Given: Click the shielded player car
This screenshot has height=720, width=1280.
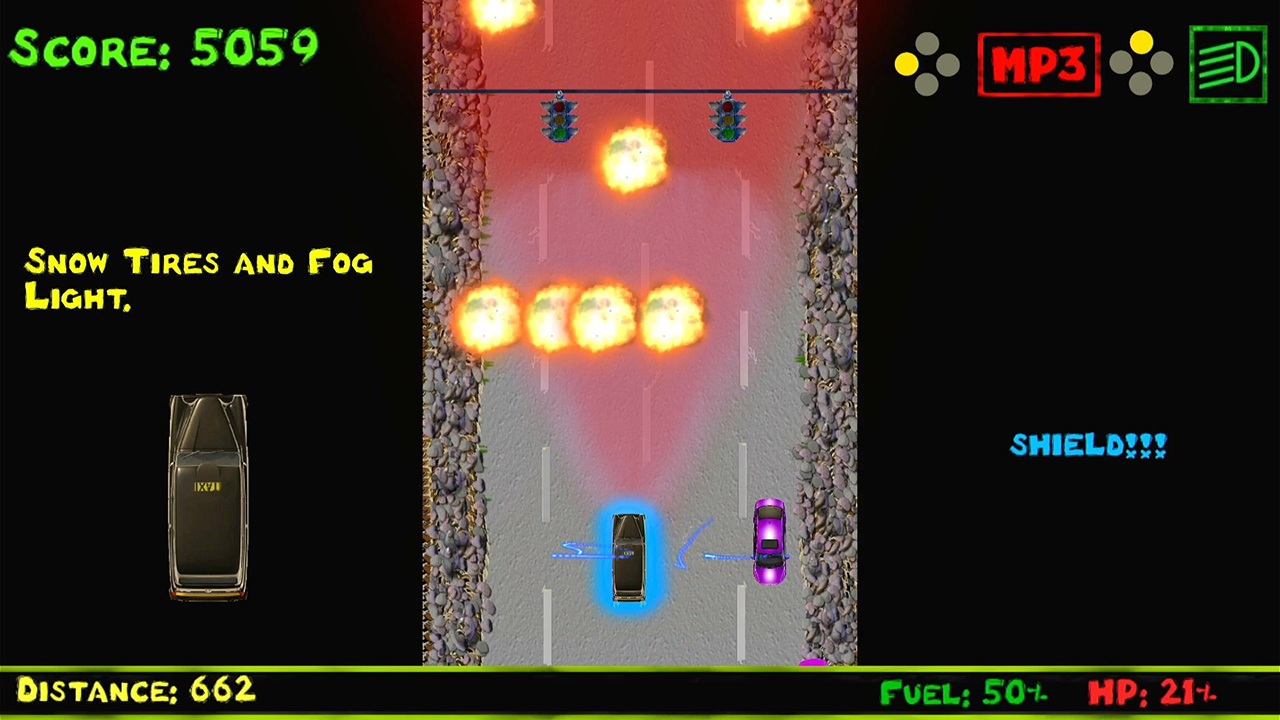Looking at the screenshot, I should point(628,557).
